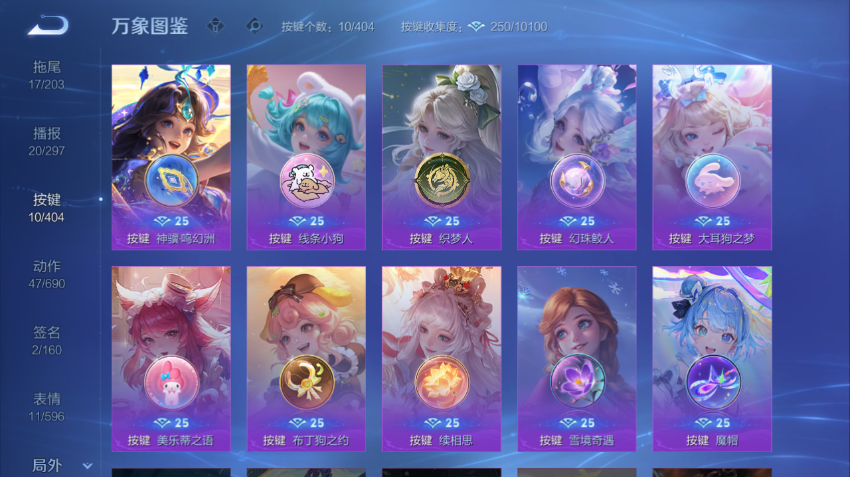
Task: Choose the 线条小狗 button skin card
Action: pos(306,157)
